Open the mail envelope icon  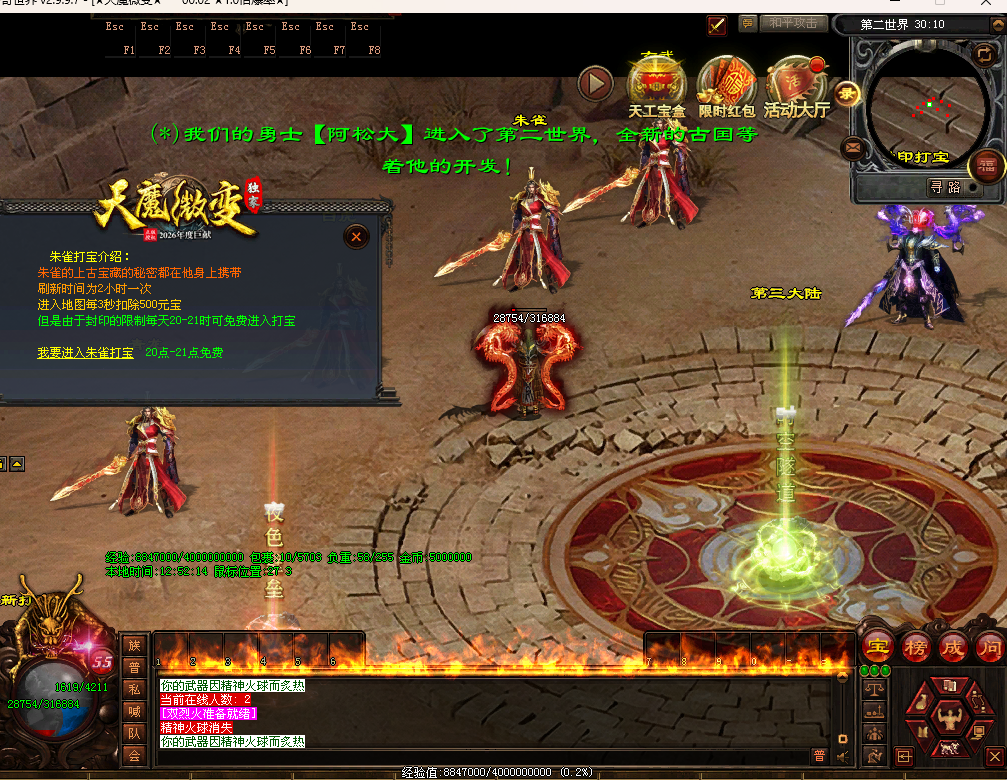tap(853, 148)
